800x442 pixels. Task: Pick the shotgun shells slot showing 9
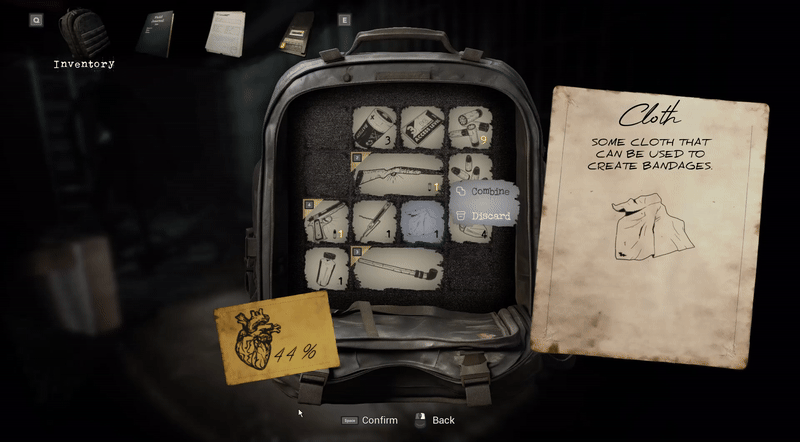click(470, 127)
